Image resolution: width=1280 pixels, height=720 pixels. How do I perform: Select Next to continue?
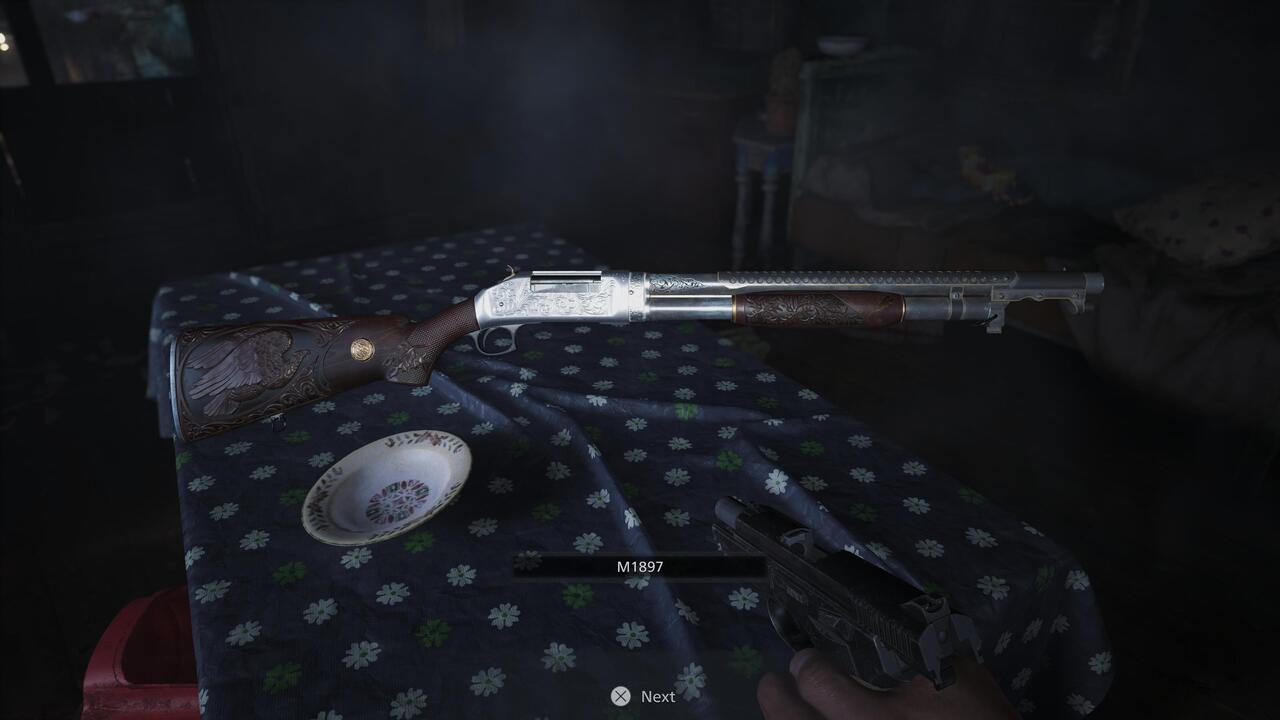[657, 697]
